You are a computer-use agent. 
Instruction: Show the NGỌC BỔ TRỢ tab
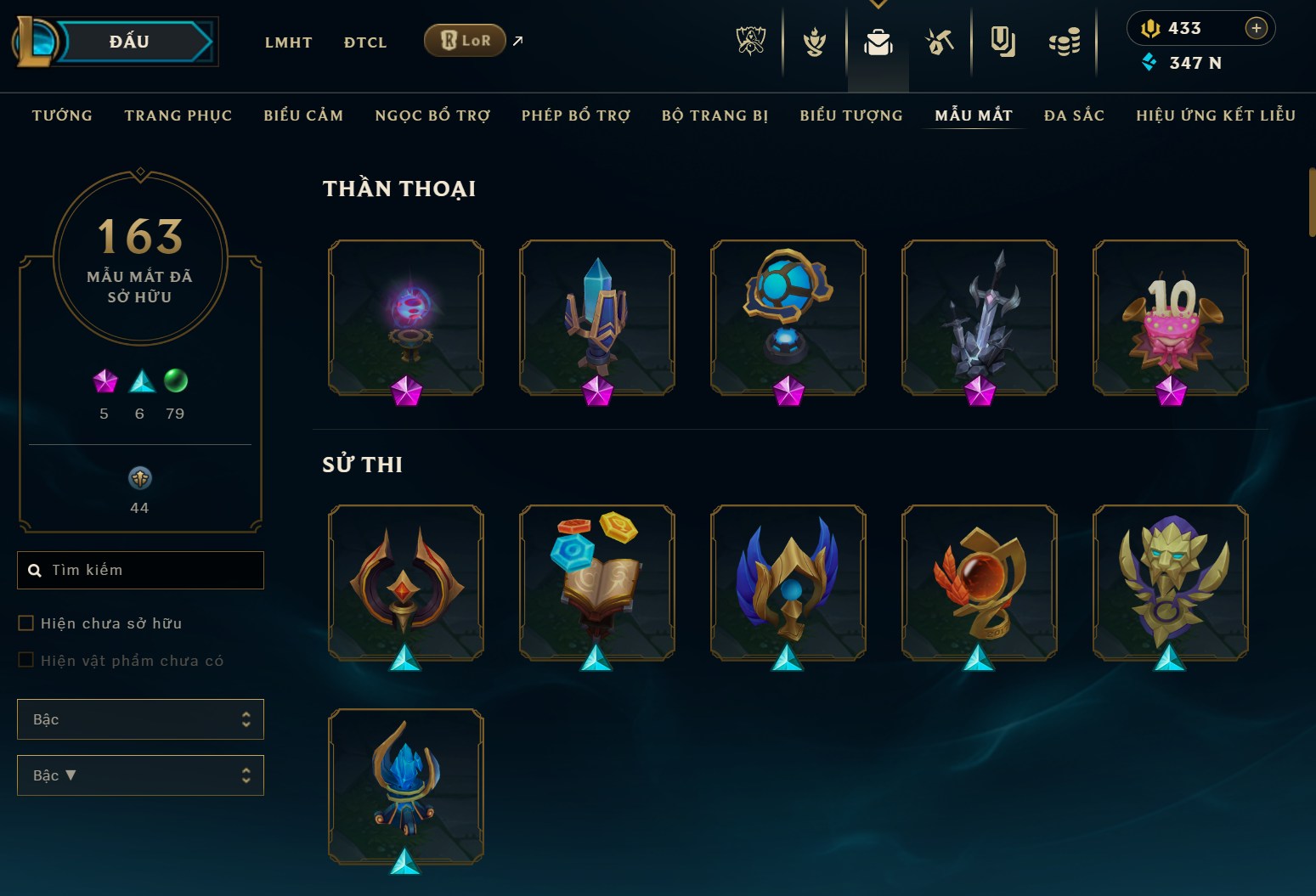pyautogui.click(x=432, y=116)
